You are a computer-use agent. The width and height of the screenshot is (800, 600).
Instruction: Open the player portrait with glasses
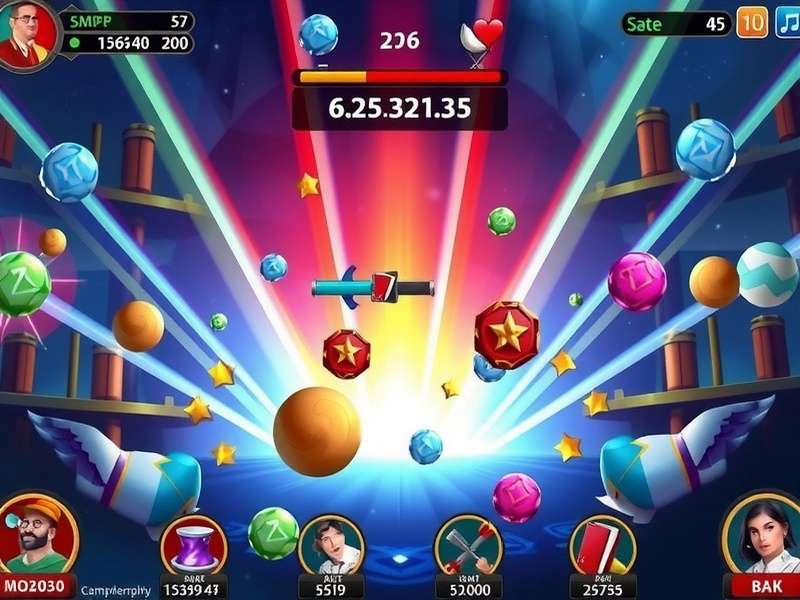27,35
